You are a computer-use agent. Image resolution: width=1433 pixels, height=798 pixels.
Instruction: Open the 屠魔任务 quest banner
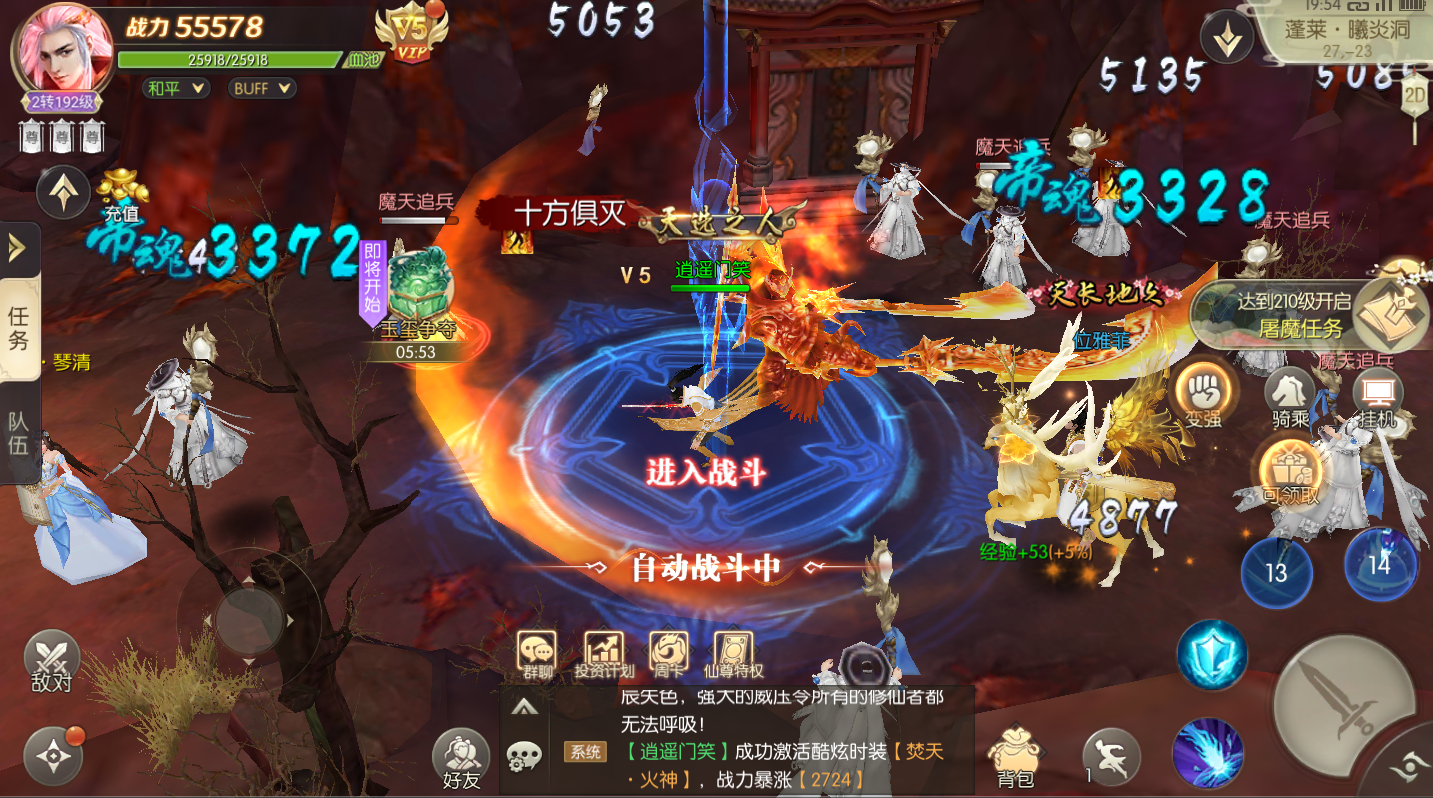tap(1310, 315)
